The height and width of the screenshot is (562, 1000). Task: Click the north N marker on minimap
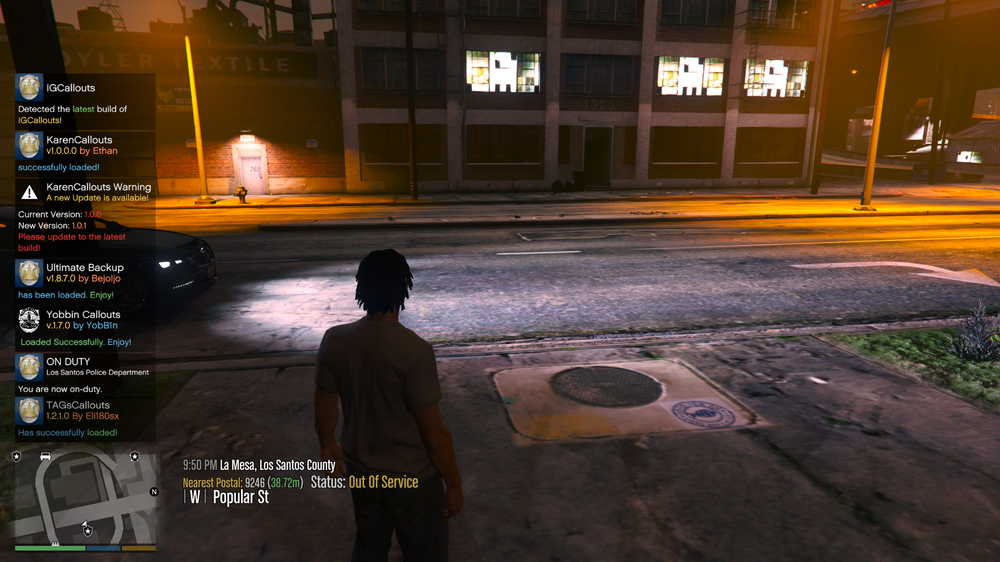154,492
